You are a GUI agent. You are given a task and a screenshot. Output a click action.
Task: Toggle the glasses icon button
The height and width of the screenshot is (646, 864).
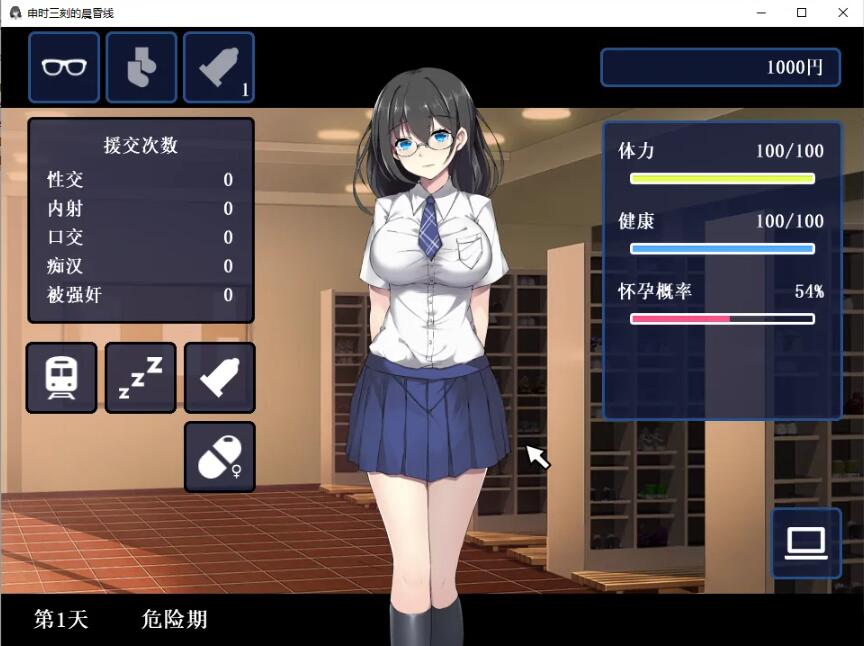coord(64,67)
